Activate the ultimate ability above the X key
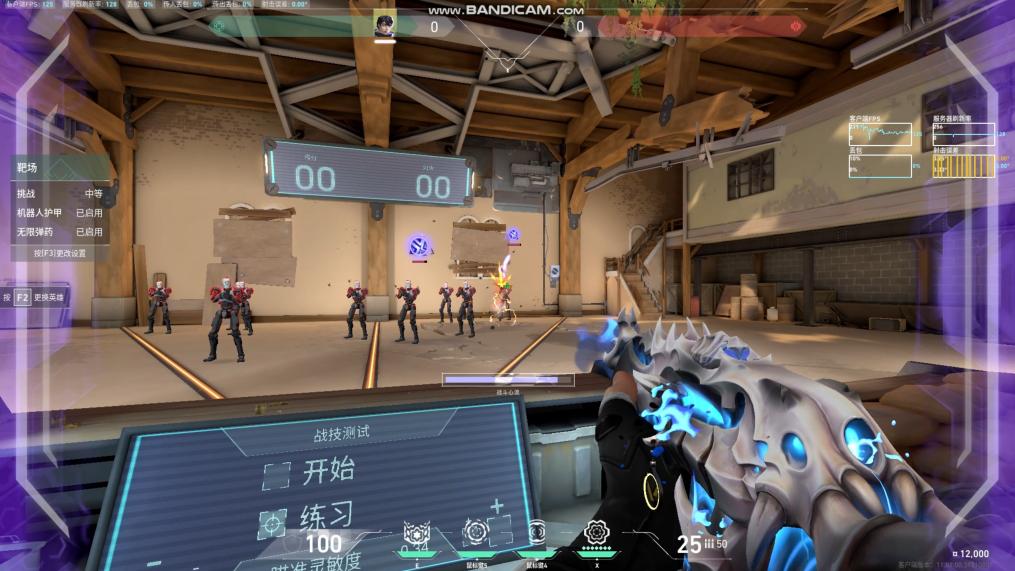Image resolution: width=1015 pixels, height=571 pixels. [x=597, y=532]
